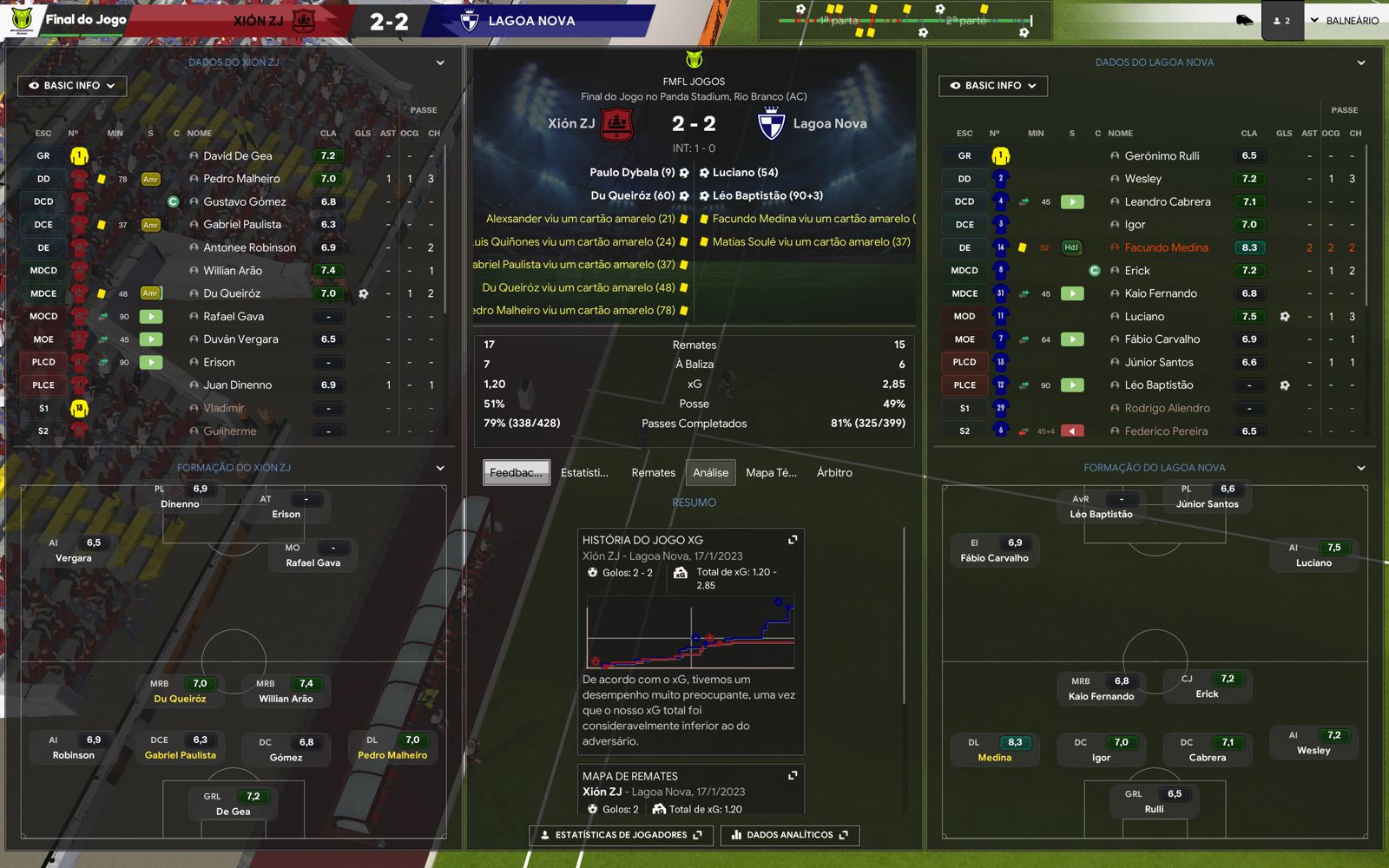
Task: Select David De Gea in player list
Action: [x=238, y=156]
